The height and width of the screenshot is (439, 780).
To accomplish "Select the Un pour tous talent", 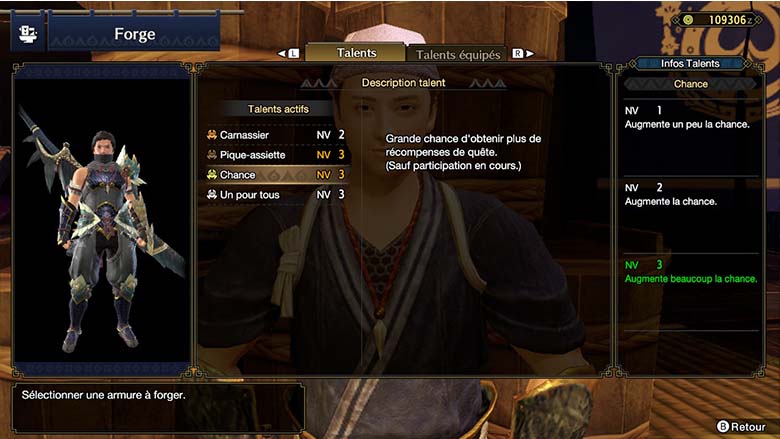I will click(274, 194).
